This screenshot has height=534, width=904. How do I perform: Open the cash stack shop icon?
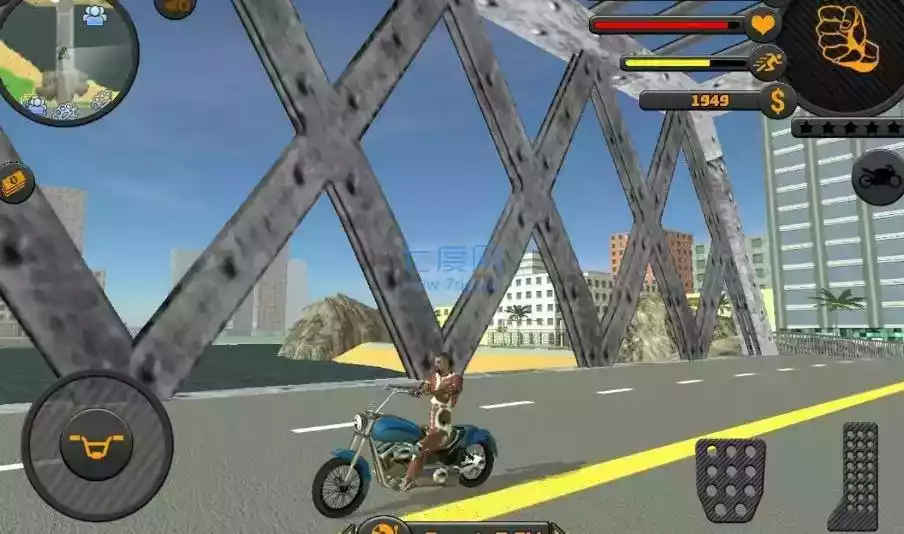[14, 183]
